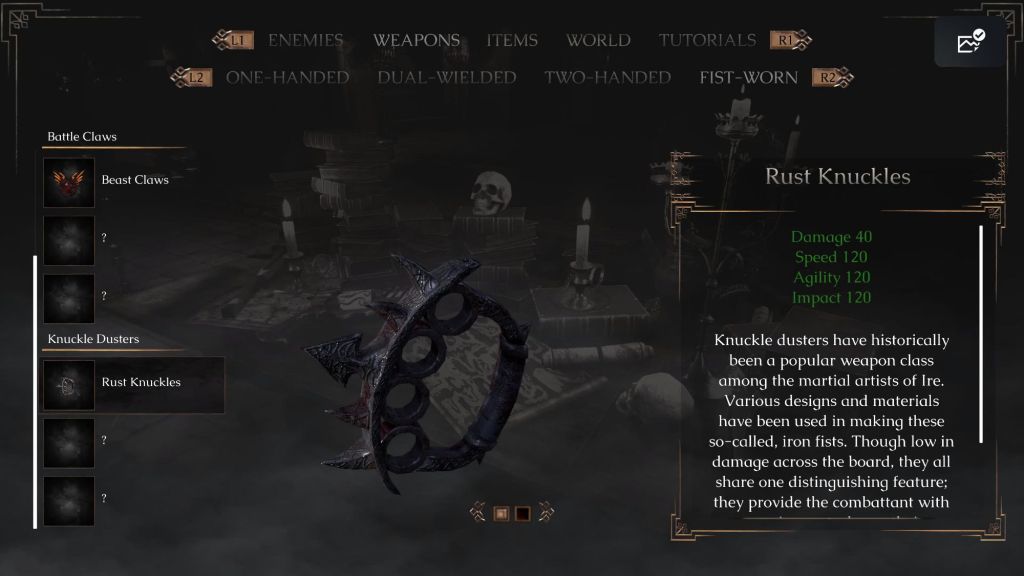Open the Weapons tab
1024x576 pixels.
pos(416,40)
